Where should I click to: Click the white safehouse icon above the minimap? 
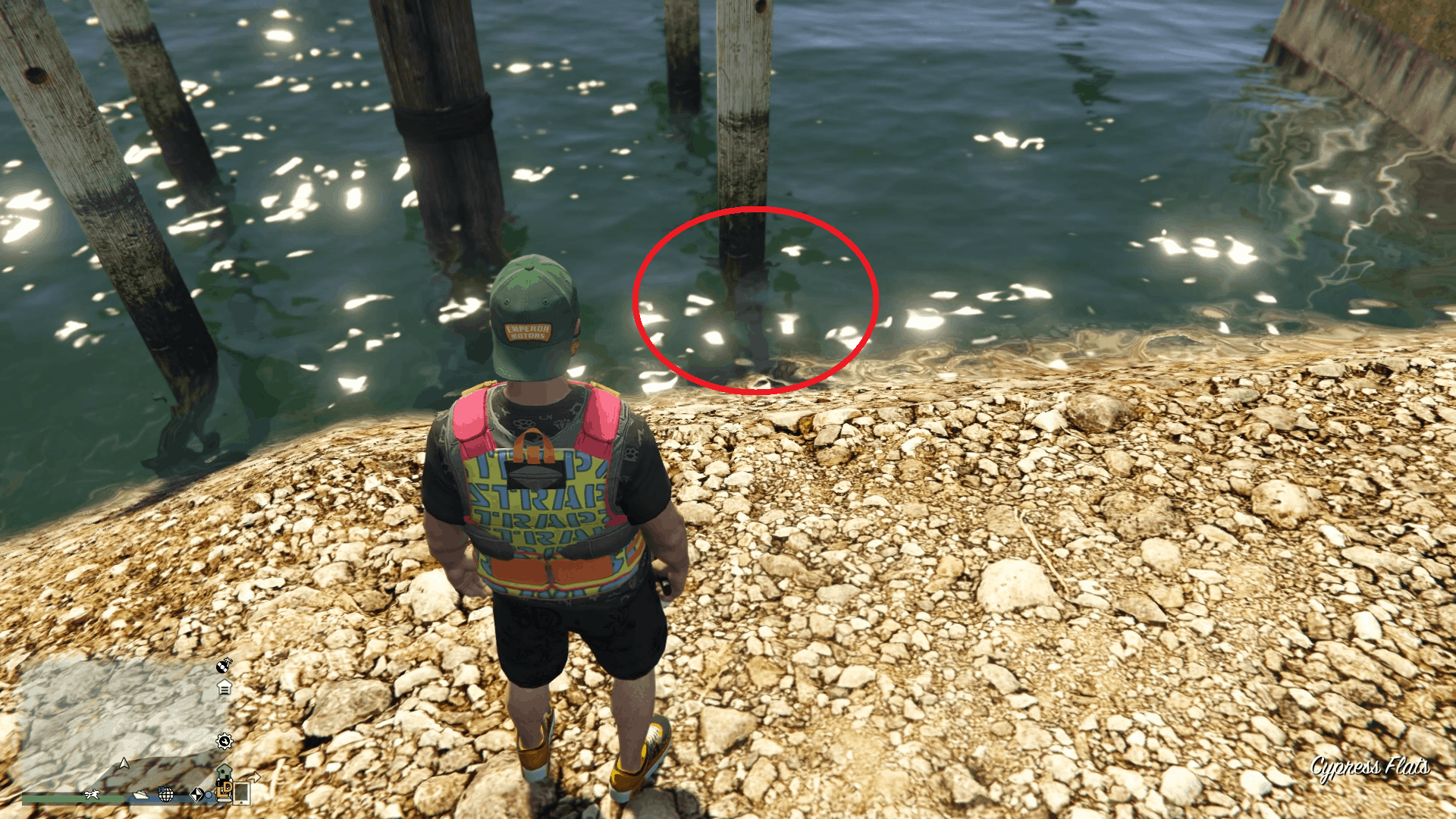[224, 687]
